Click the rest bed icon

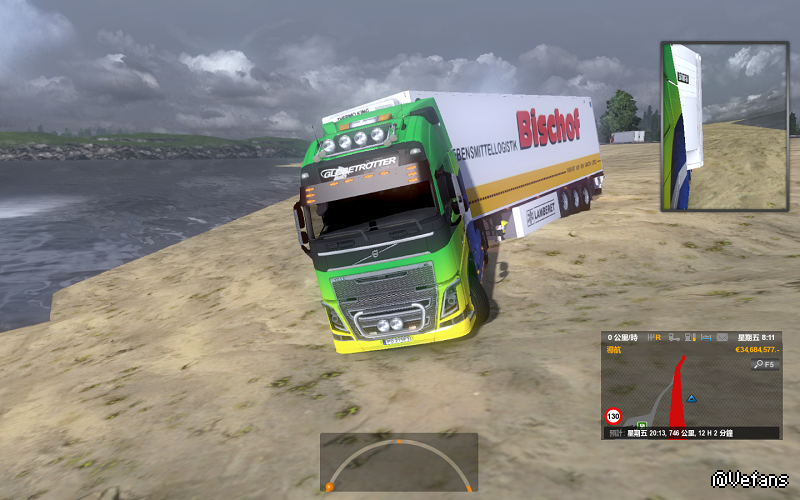706,338
